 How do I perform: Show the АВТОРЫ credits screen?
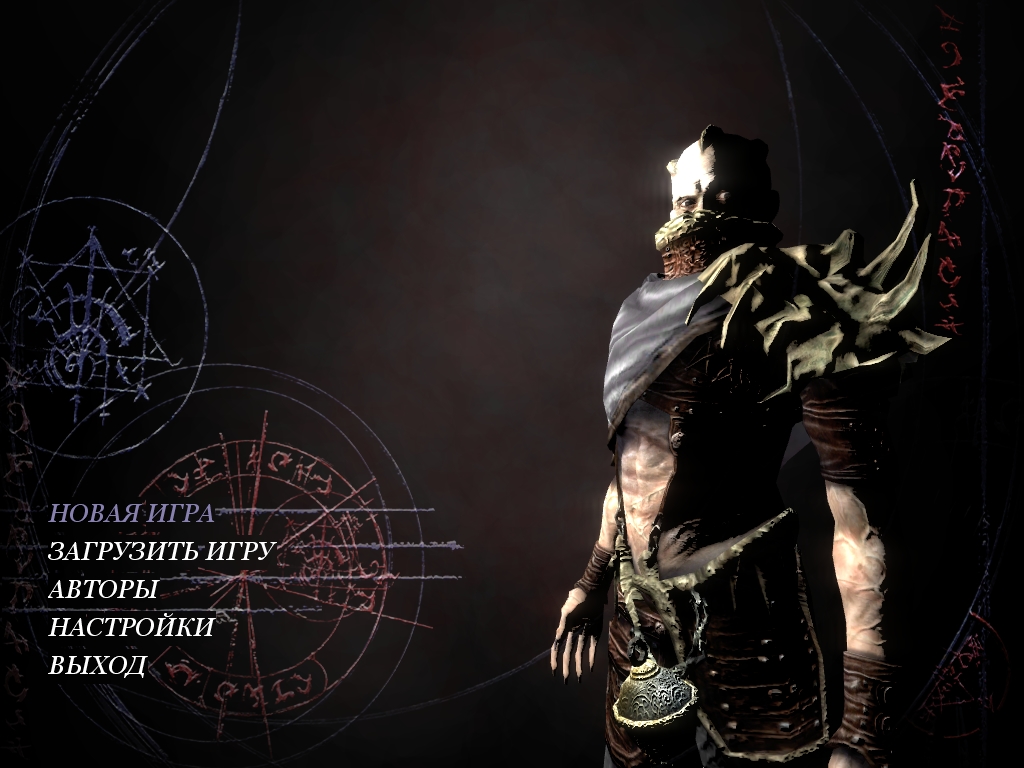(x=103, y=589)
